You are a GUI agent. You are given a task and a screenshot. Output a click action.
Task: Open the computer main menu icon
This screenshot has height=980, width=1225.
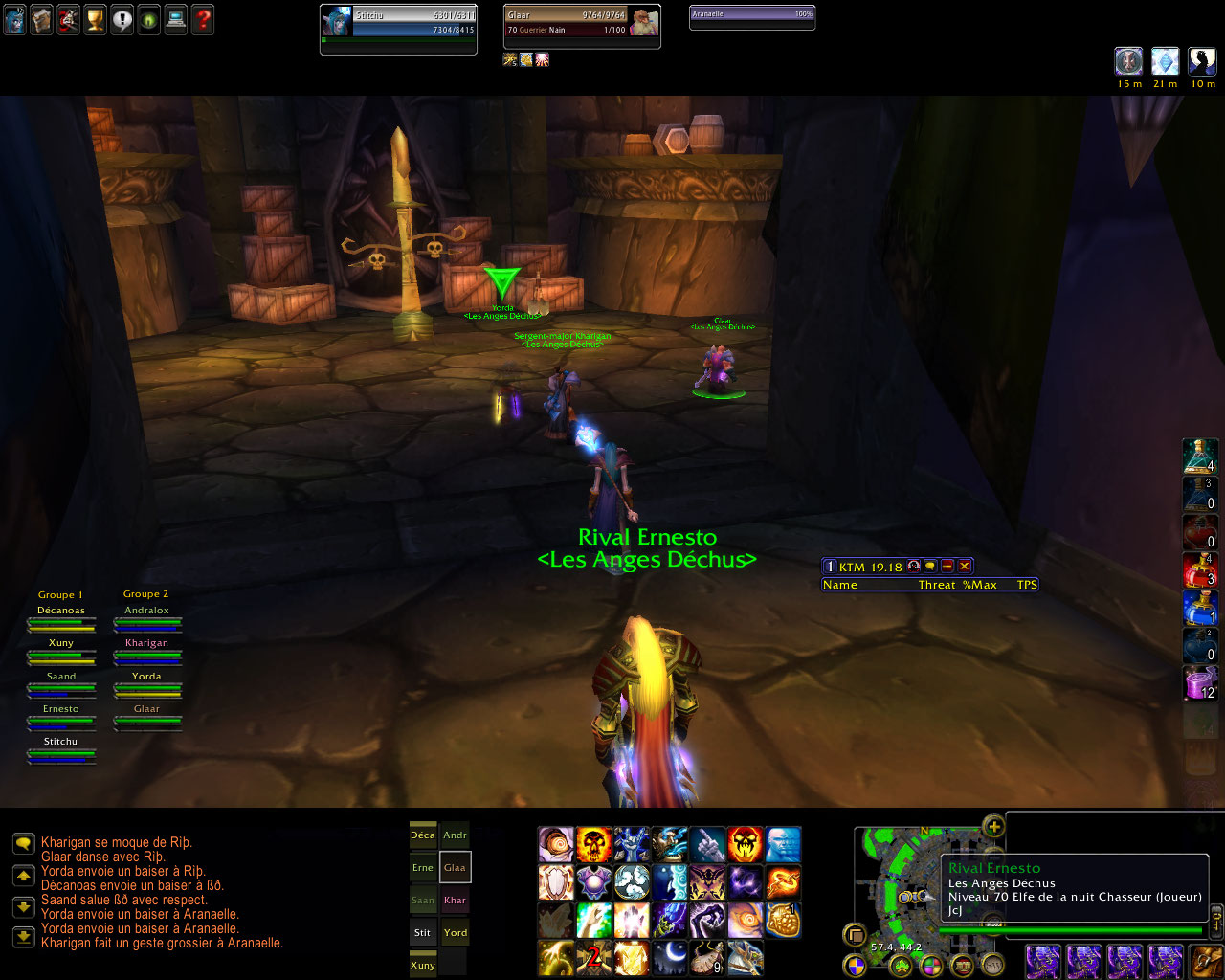(x=176, y=20)
